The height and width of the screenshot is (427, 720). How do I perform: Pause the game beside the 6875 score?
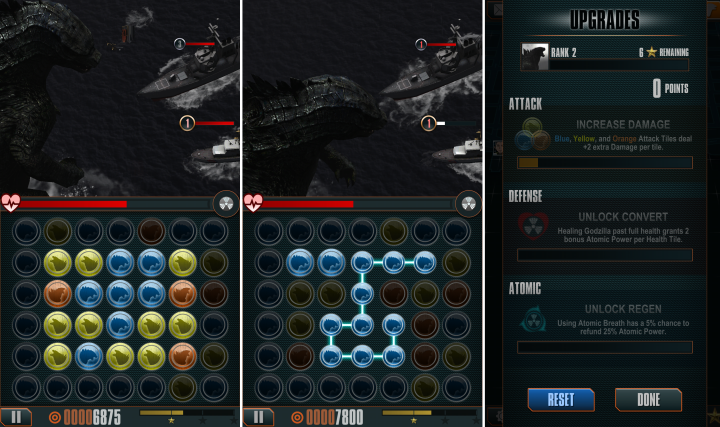(15, 417)
